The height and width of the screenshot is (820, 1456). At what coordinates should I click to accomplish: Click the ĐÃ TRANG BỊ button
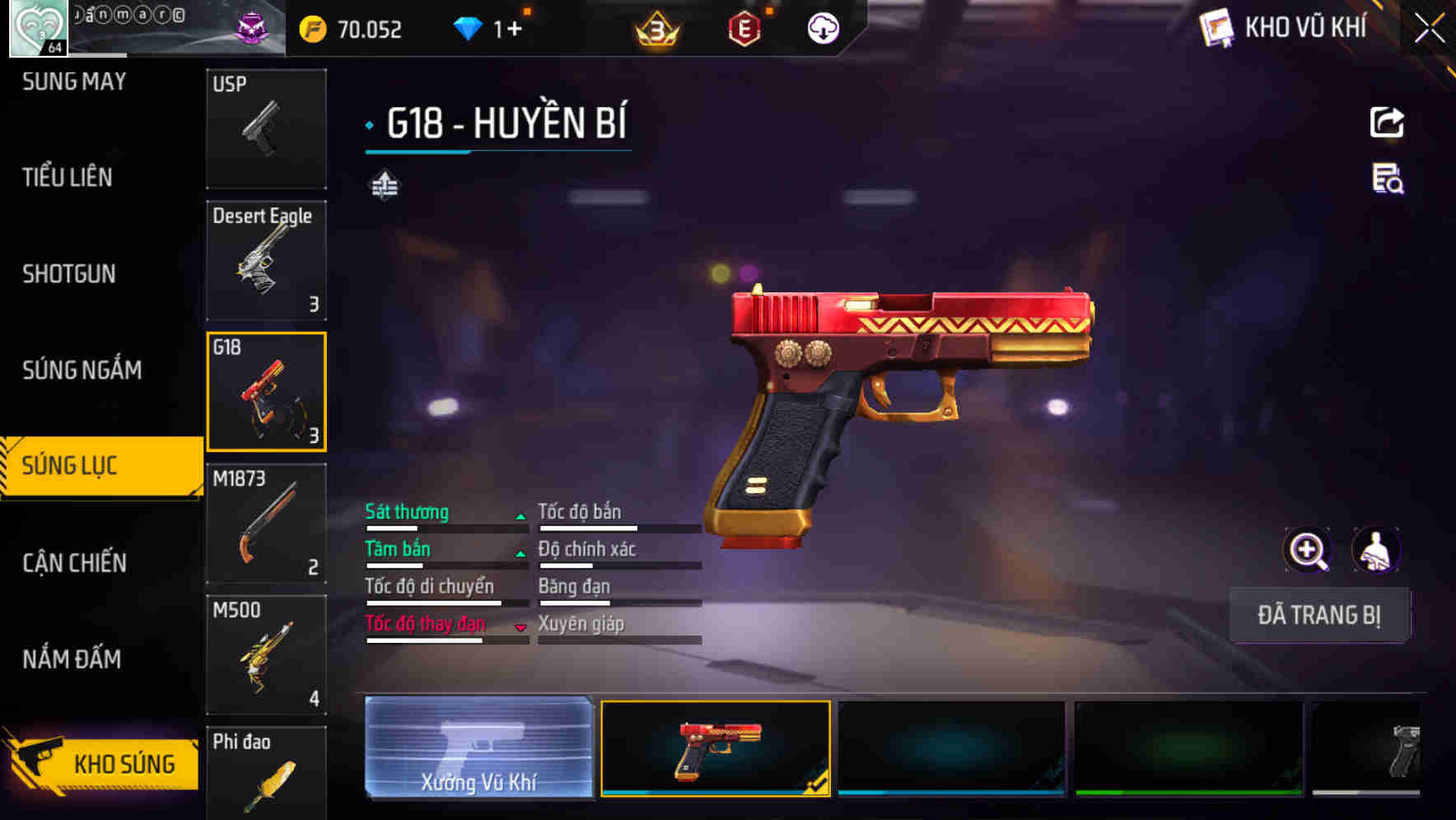(x=1319, y=615)
